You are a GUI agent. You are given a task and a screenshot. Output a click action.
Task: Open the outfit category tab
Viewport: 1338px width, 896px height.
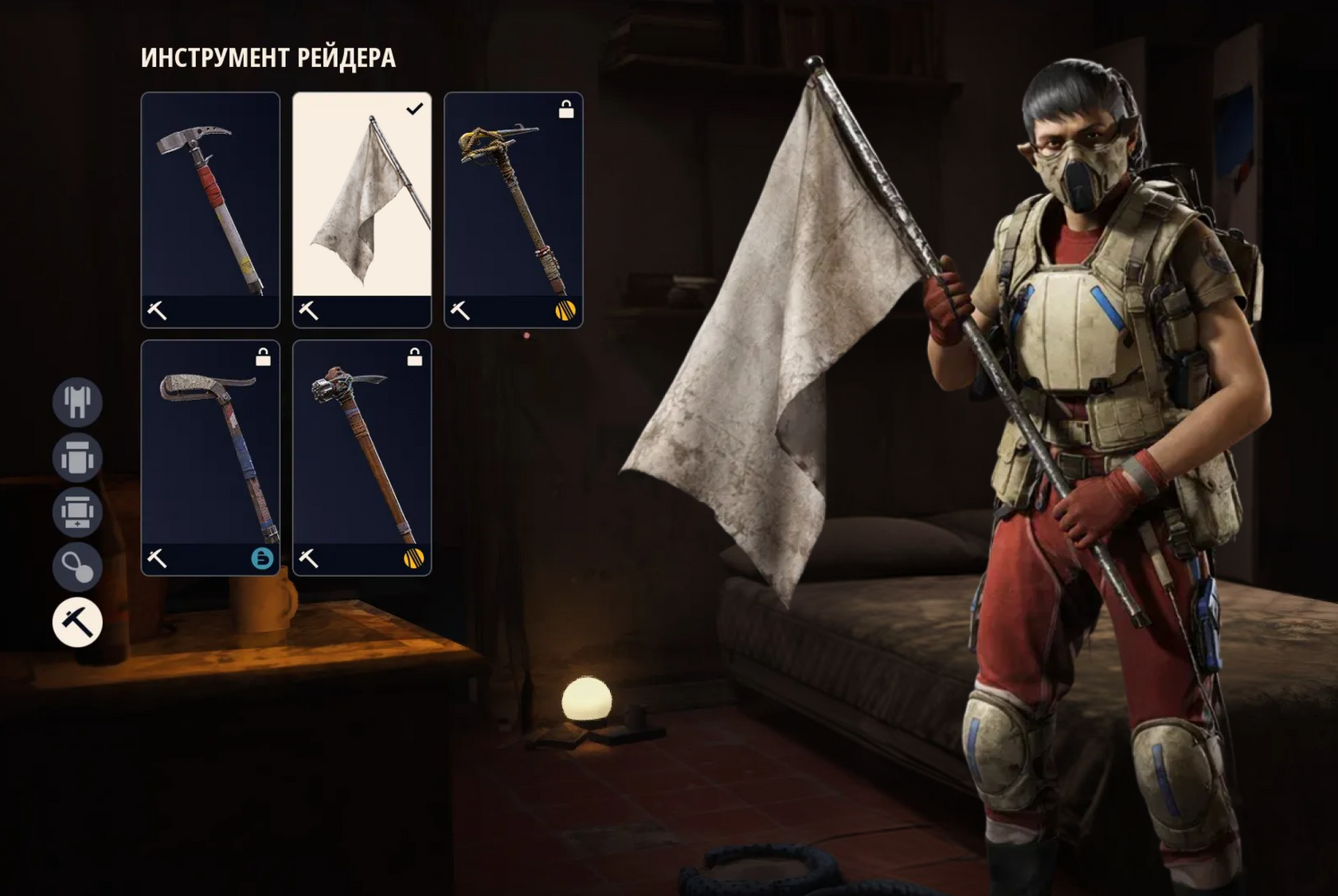pos(77,401)
